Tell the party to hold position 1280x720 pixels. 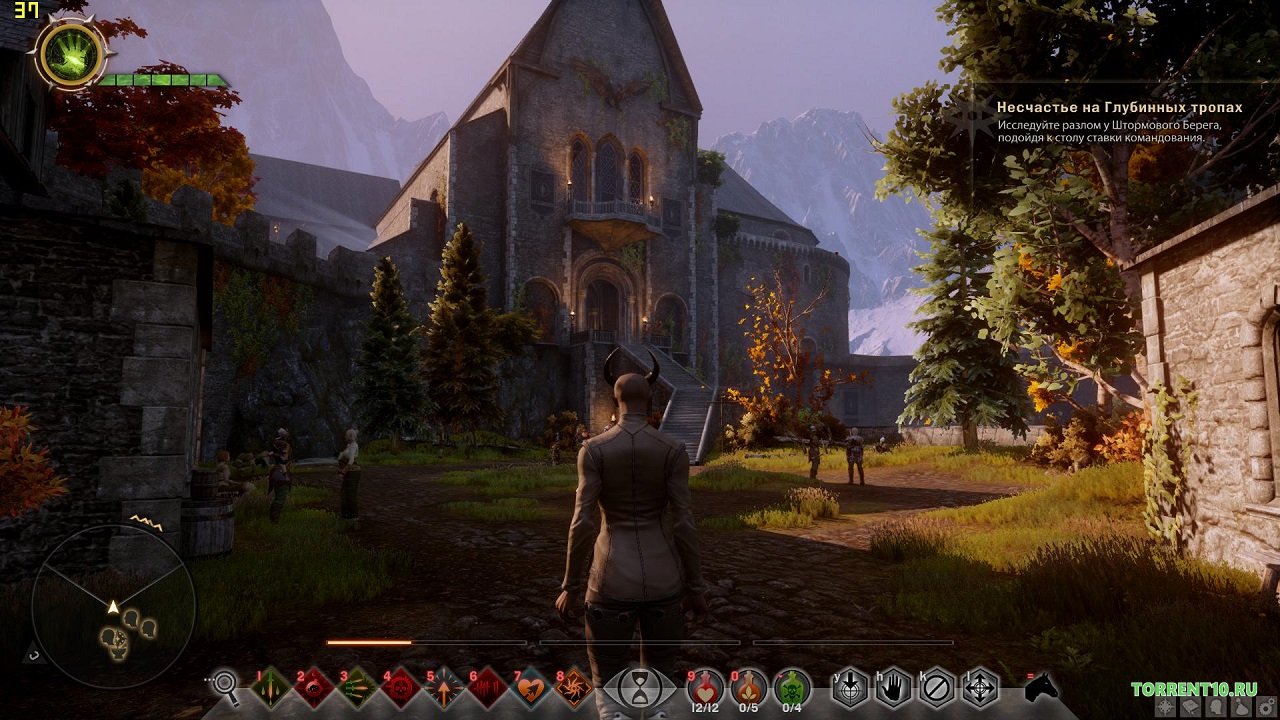tap(894, 688)
